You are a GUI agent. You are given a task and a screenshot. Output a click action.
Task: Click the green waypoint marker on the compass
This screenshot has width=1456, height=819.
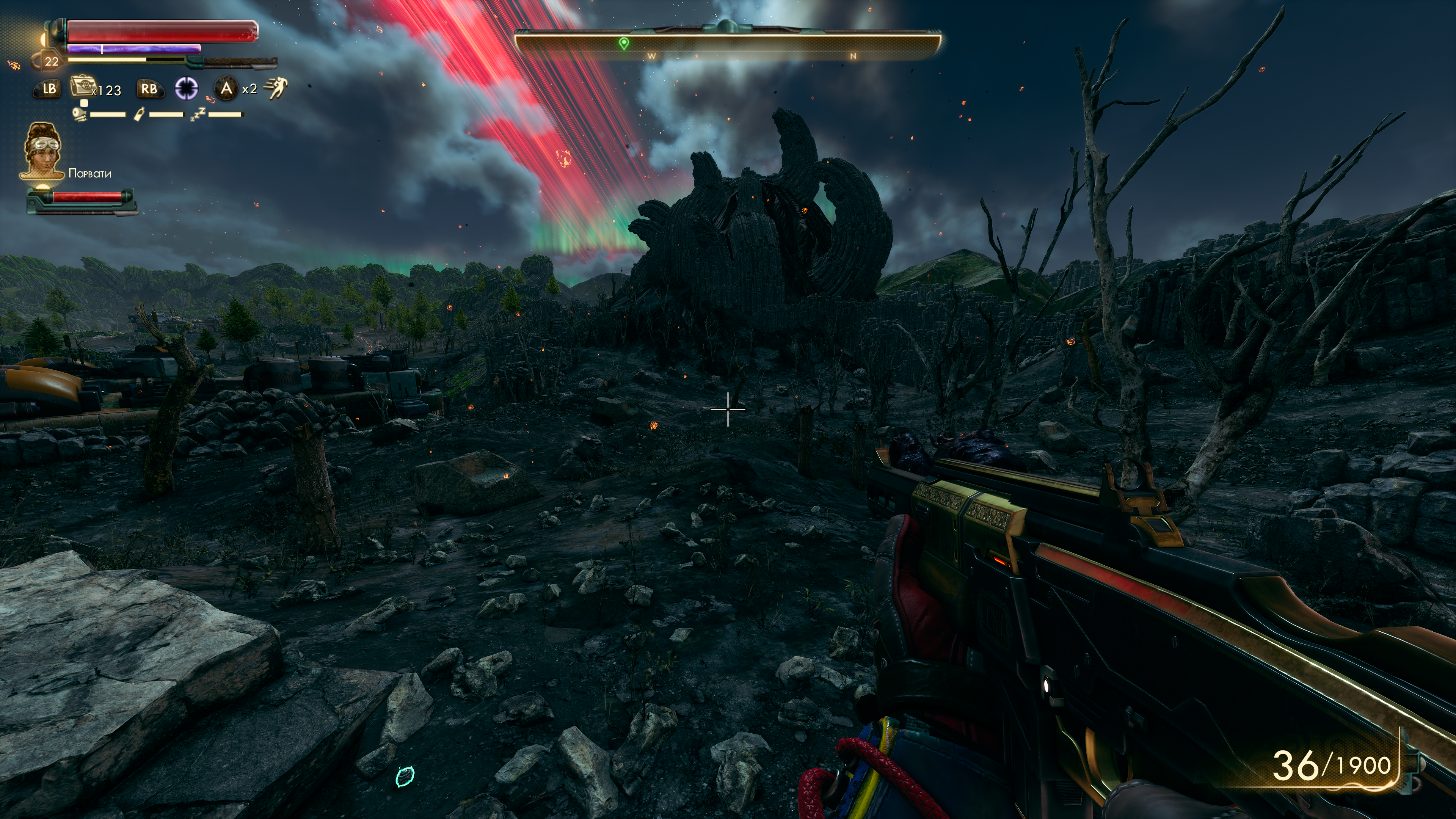(x=624, y=44)
